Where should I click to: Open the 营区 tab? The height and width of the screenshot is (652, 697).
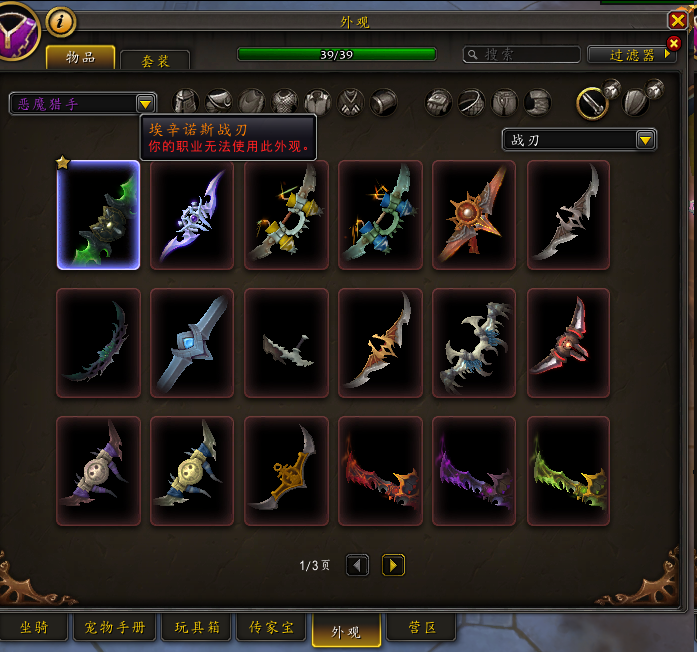click(x=421, y=628)
